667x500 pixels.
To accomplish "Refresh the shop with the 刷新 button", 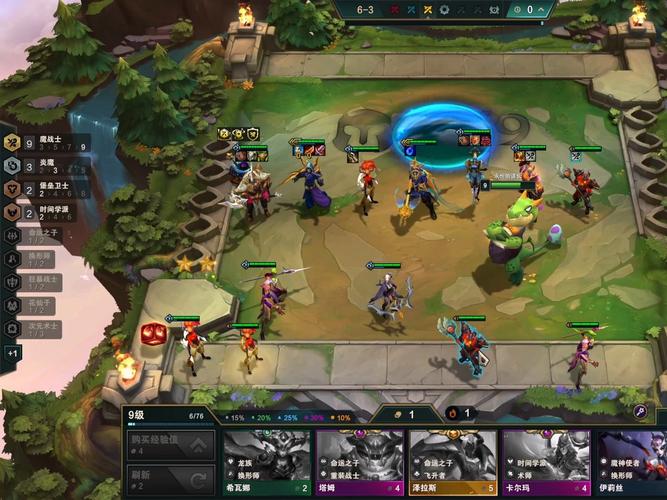I will (x=170, y=480).
